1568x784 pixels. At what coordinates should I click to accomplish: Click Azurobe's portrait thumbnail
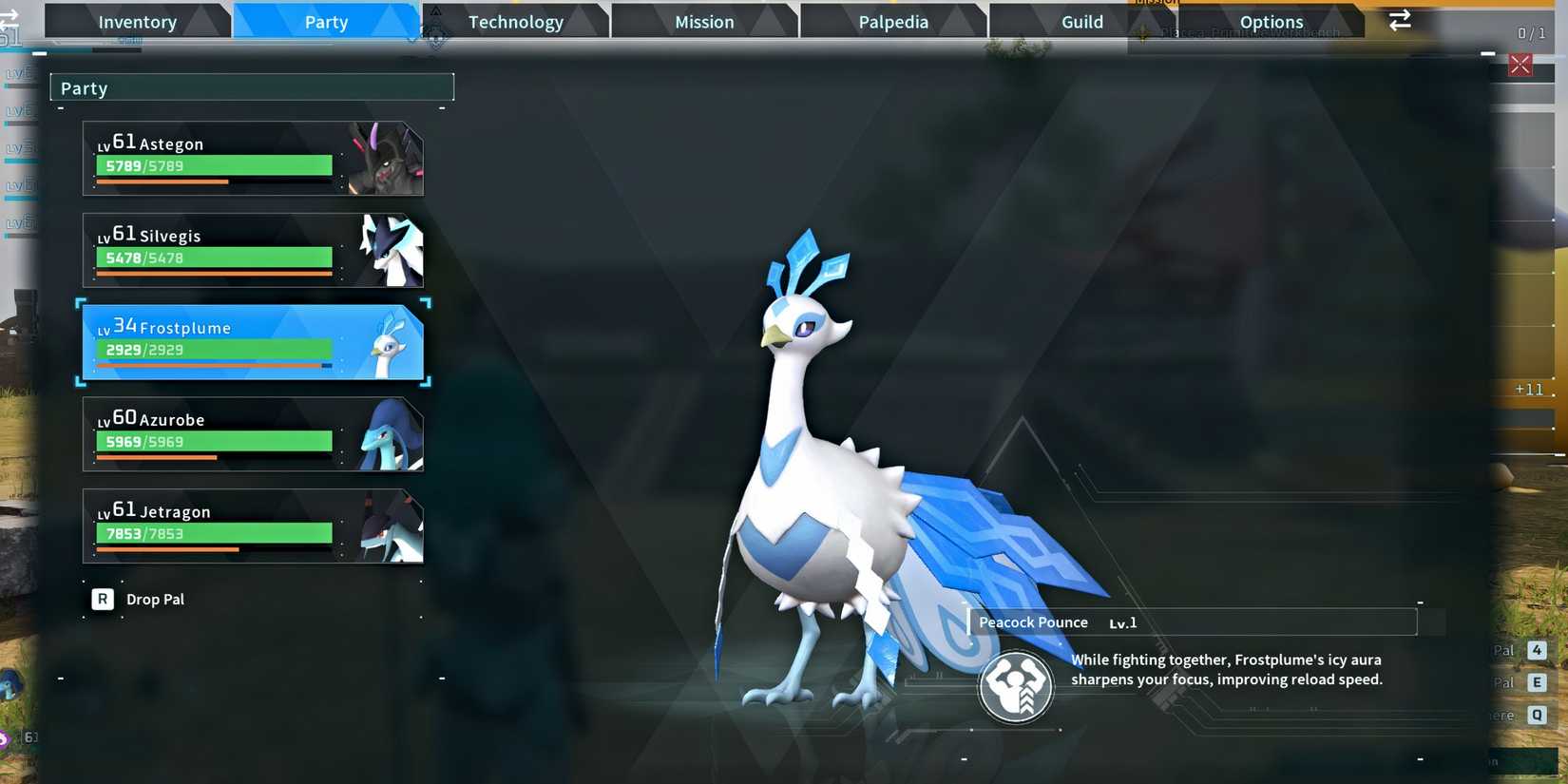click(389, 434)
